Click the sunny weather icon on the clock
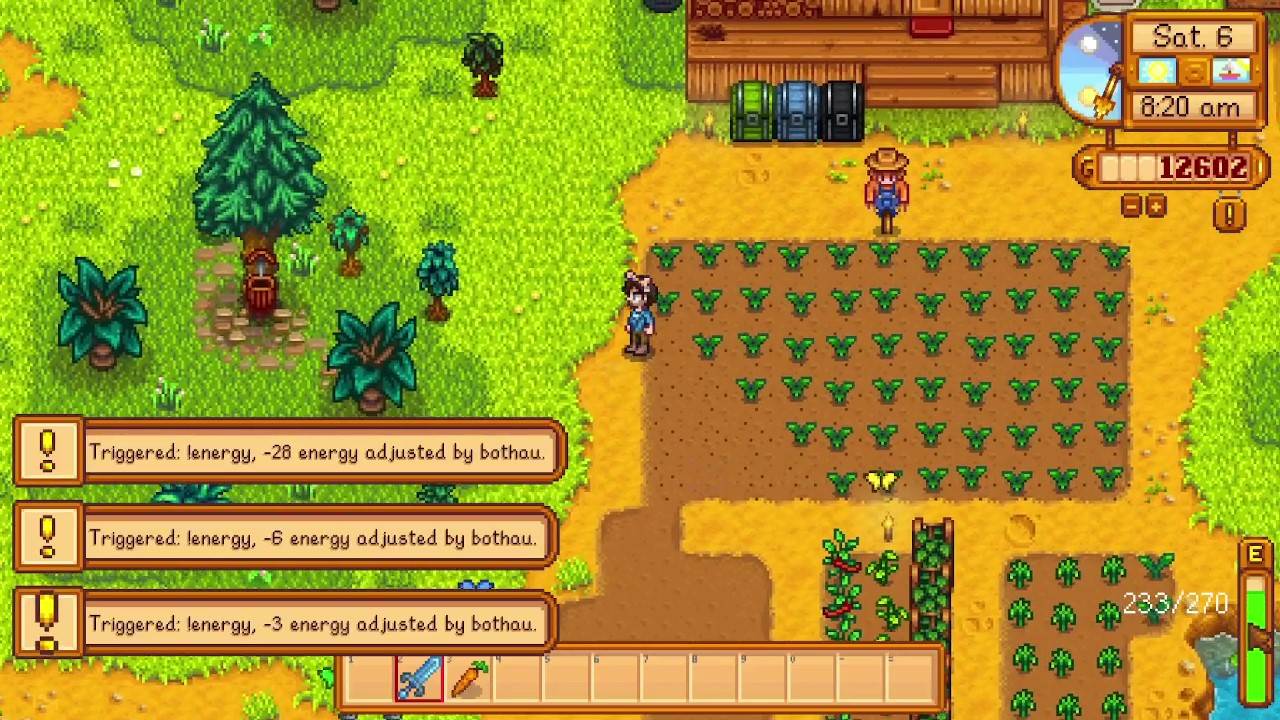Image resolution: width=1280 pixels, height=720 pixels. tap(1156, 69)
